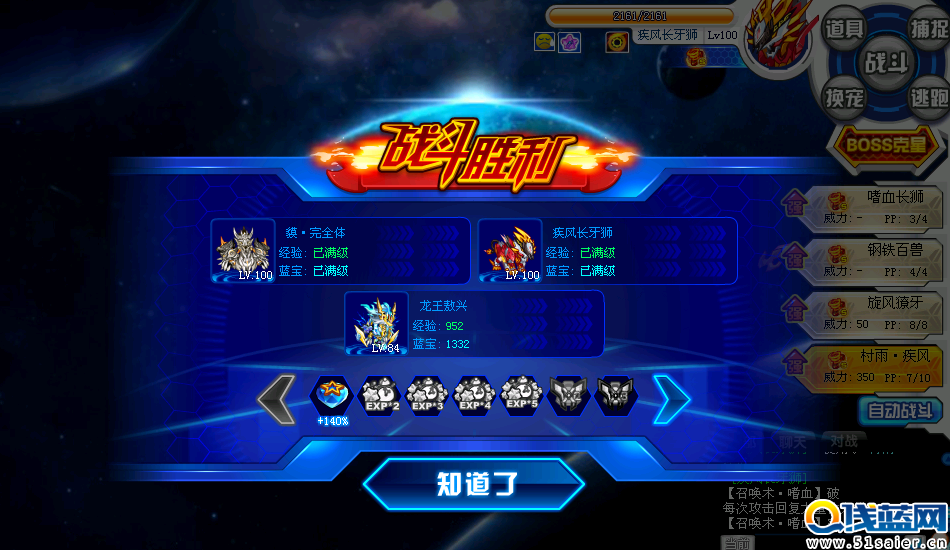
Task: Select the 龙王敖兴 pet portrait
Action: (377, 323)
